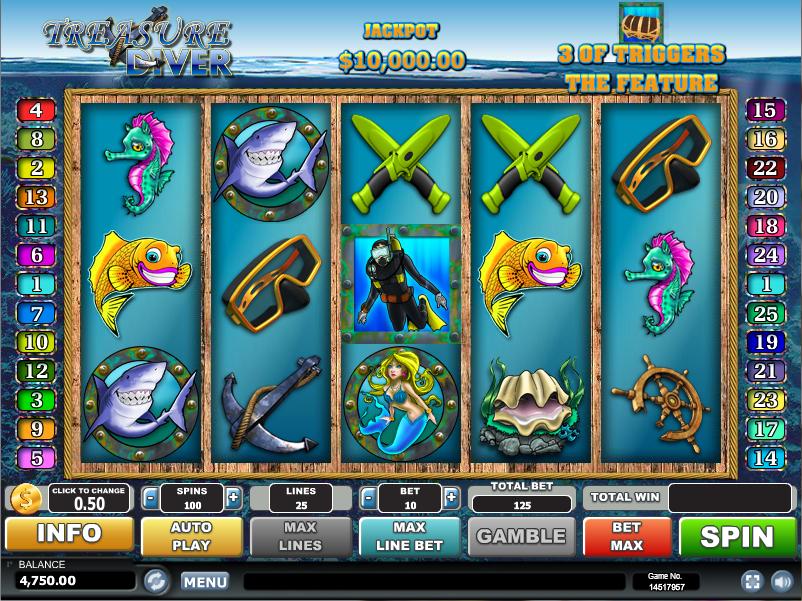Place the Bet Max wager
Viewport: 802px width, 601px height.
[627, 536]
